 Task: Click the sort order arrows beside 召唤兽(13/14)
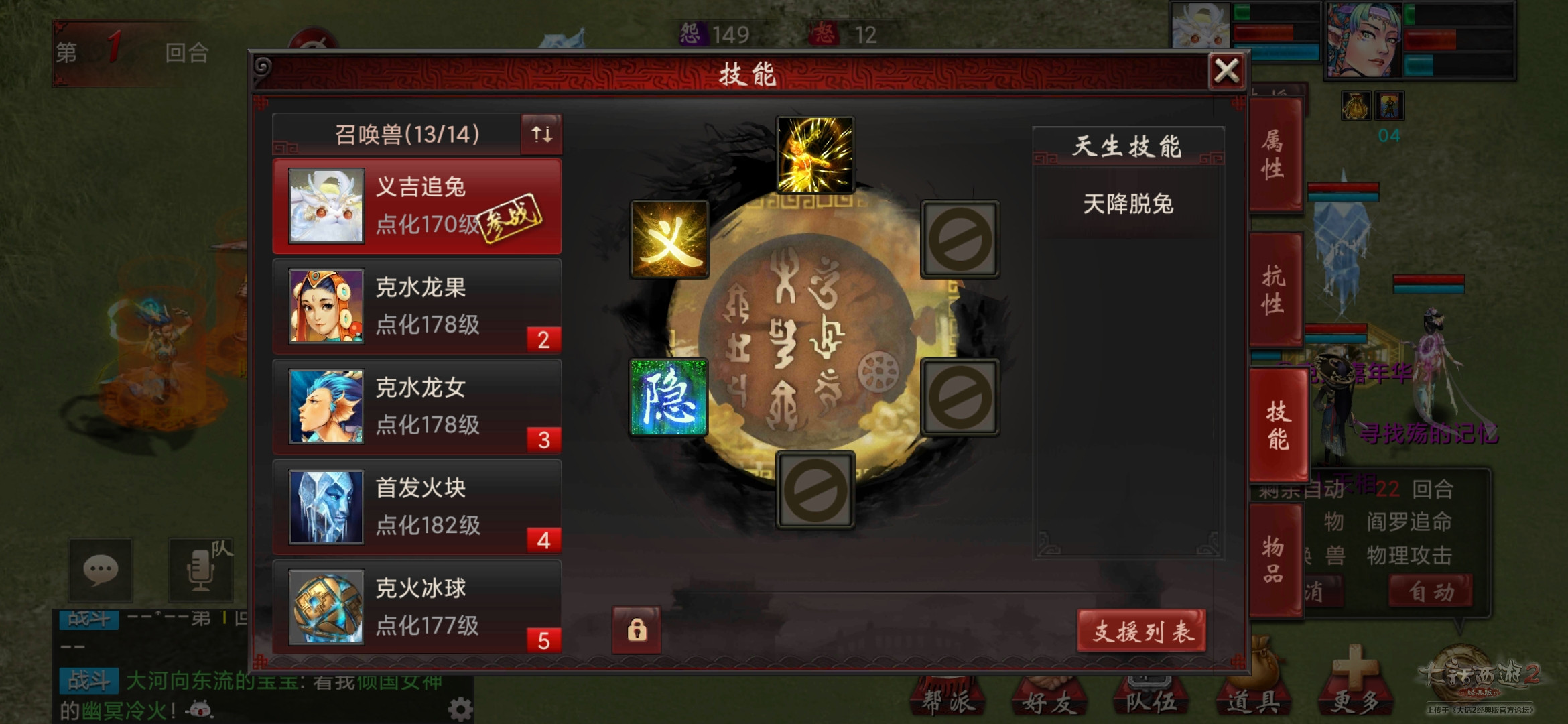[x=541, y=134]
